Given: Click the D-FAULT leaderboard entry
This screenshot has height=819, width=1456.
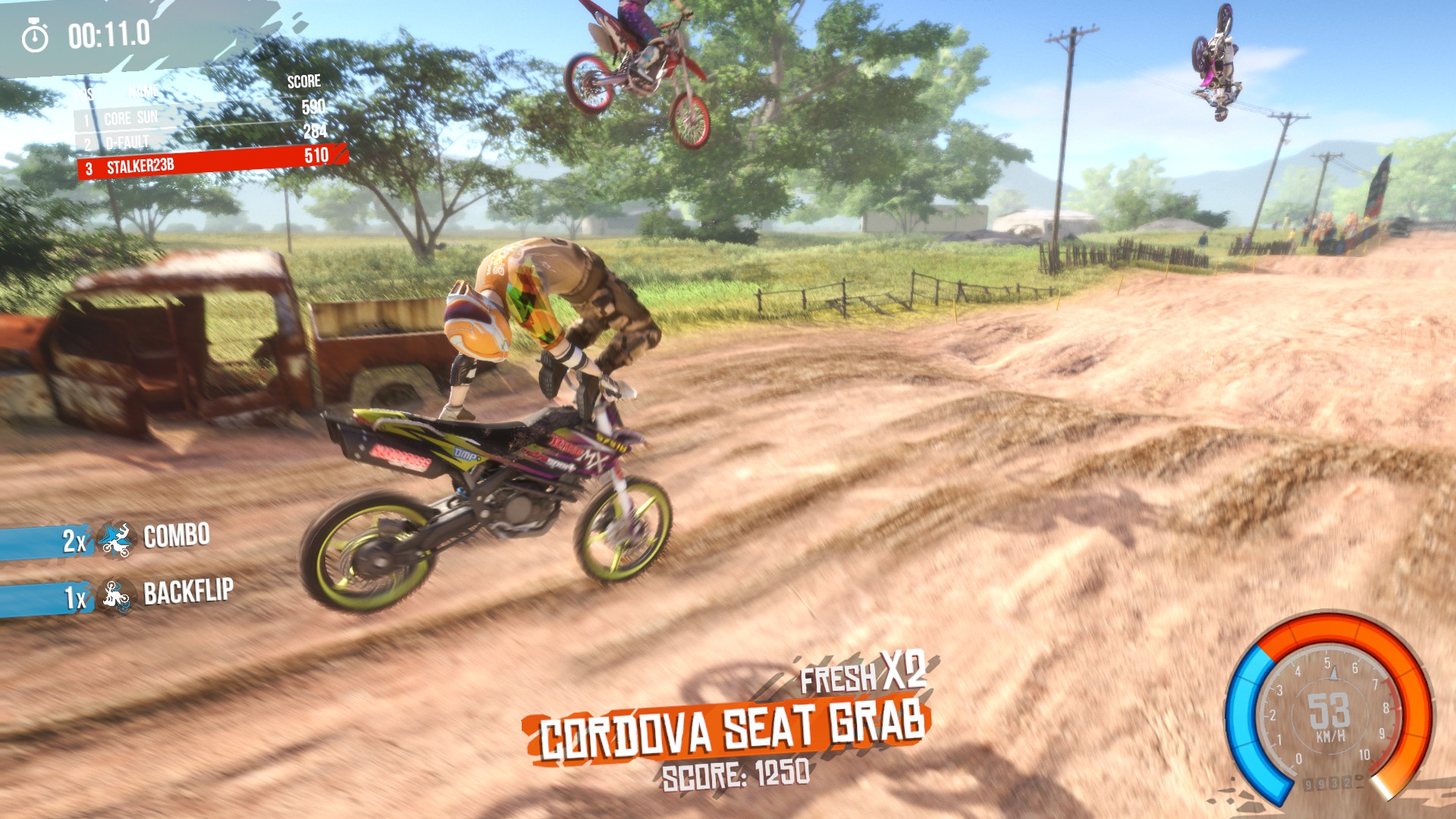Looking at the screenshot, I should point(127,140).
